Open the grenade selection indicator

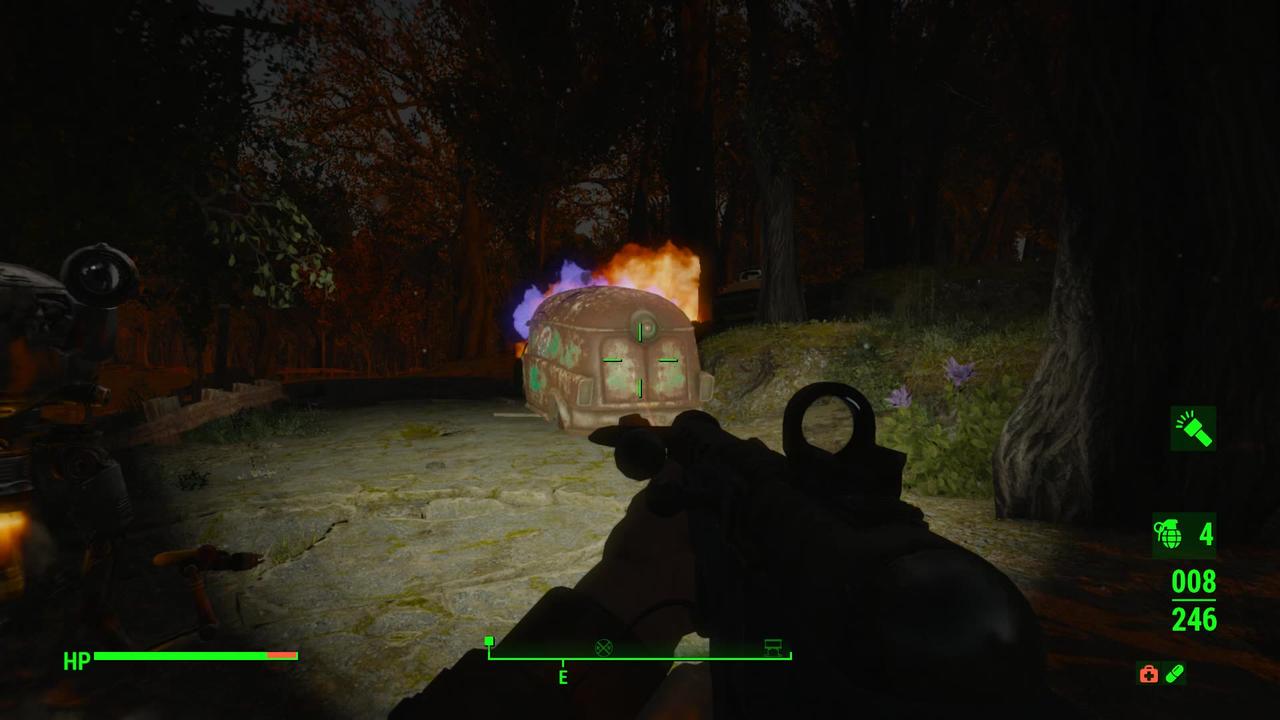tap(1170, 534)
